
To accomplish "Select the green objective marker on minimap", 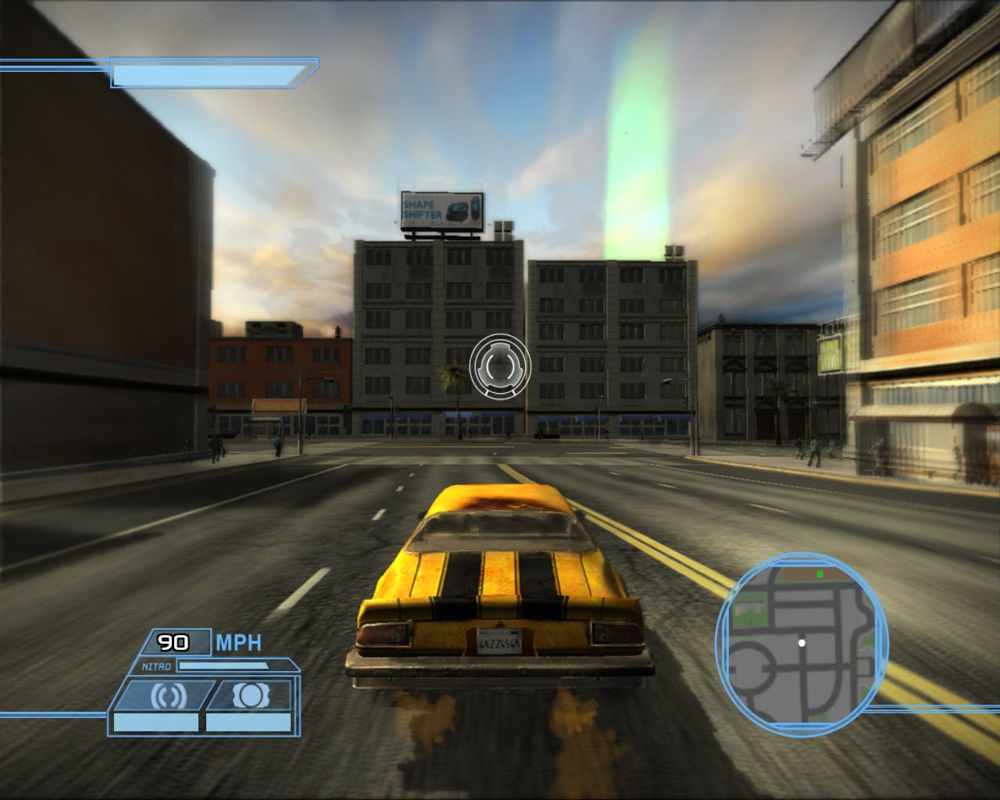I will pyautogui.click(x=820, y=574).
